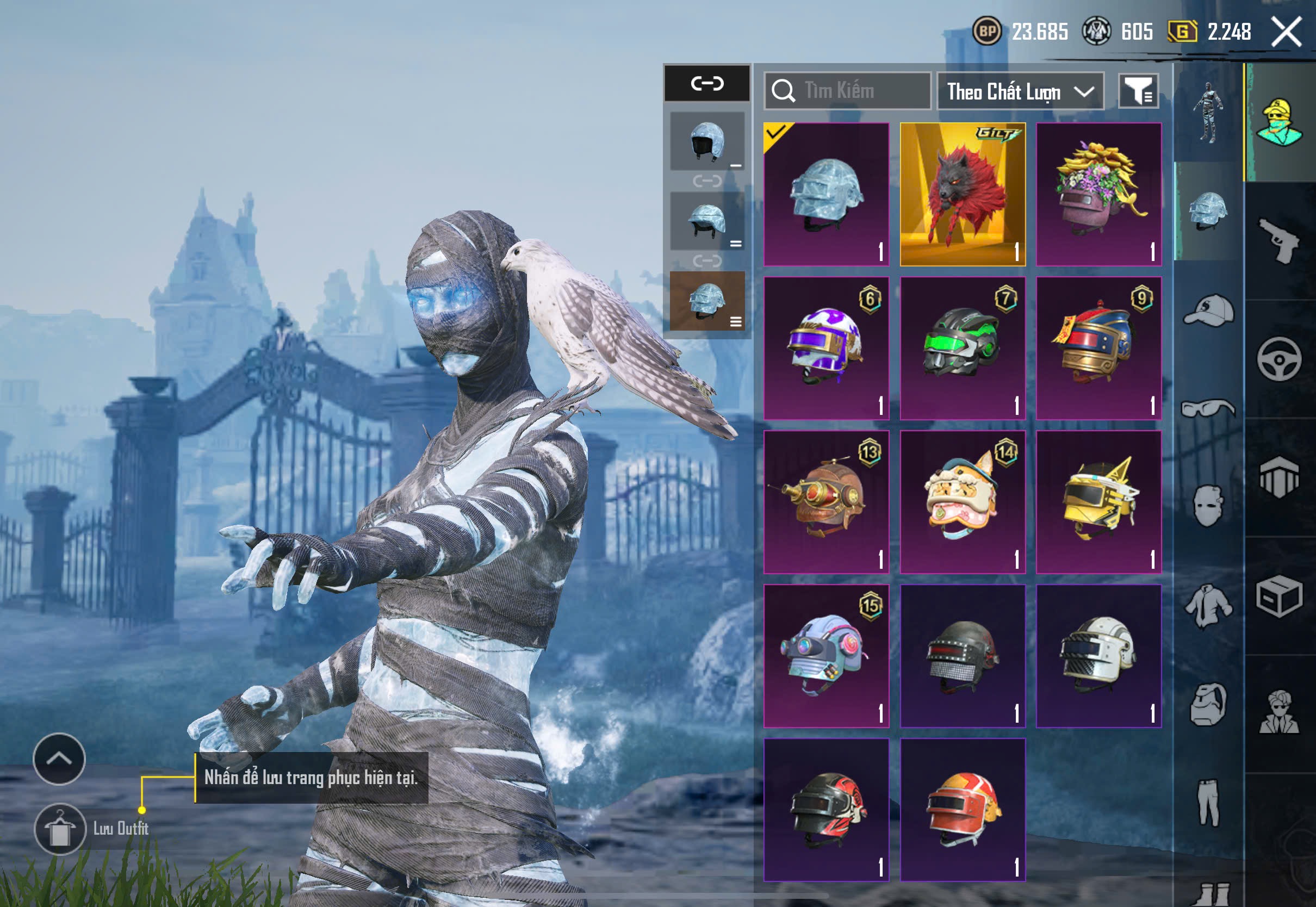Select the Gilt red wolf headgear

963,194
